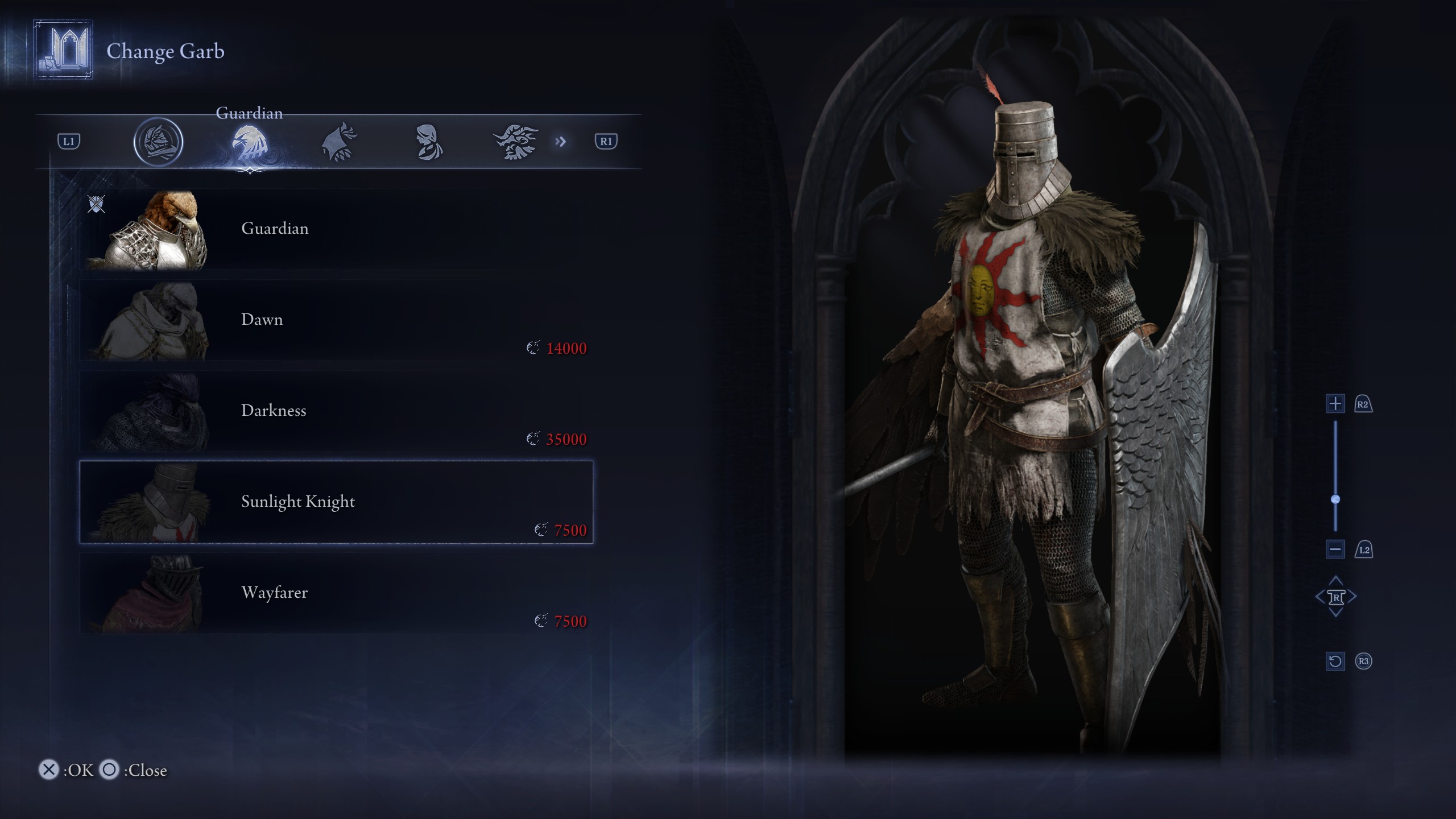The image size is (1456, 819).
Task: Select the helmet garb category icon
Action: click(x=159, y=142)
